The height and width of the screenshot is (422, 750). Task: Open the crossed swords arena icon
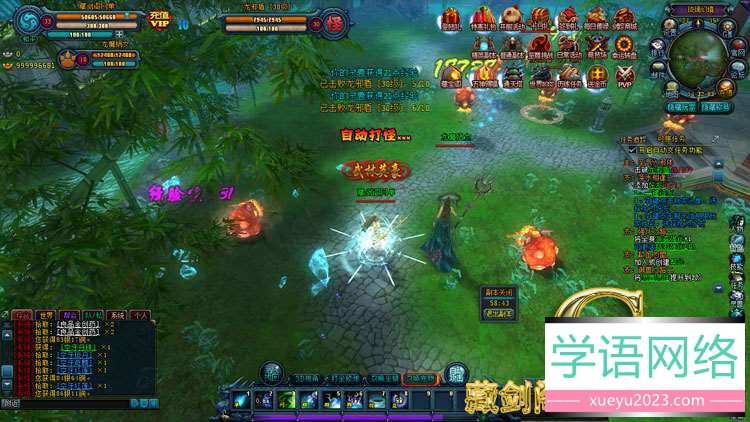(598, 46)
